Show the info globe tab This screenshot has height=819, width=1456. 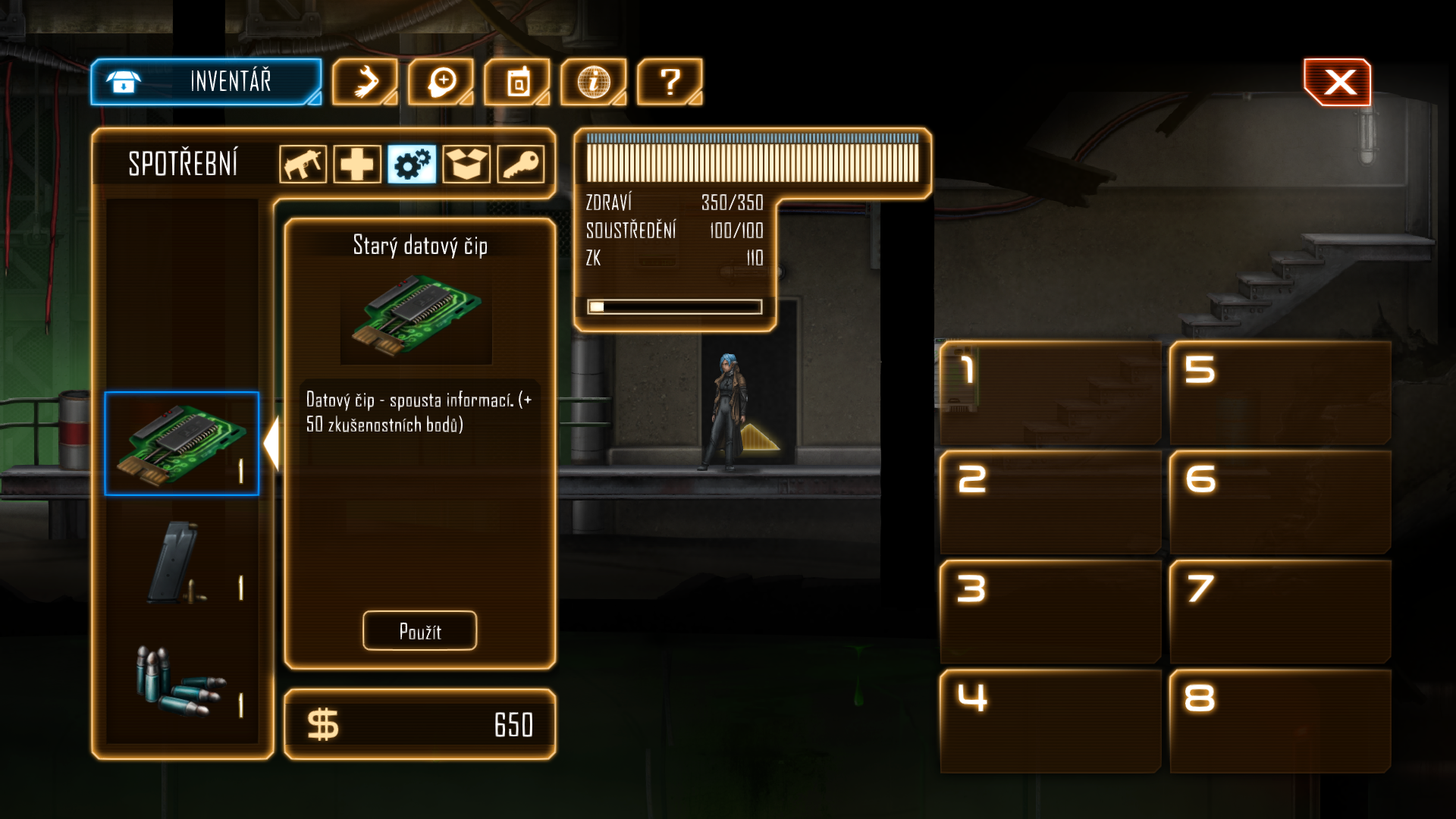pos(594,81)
